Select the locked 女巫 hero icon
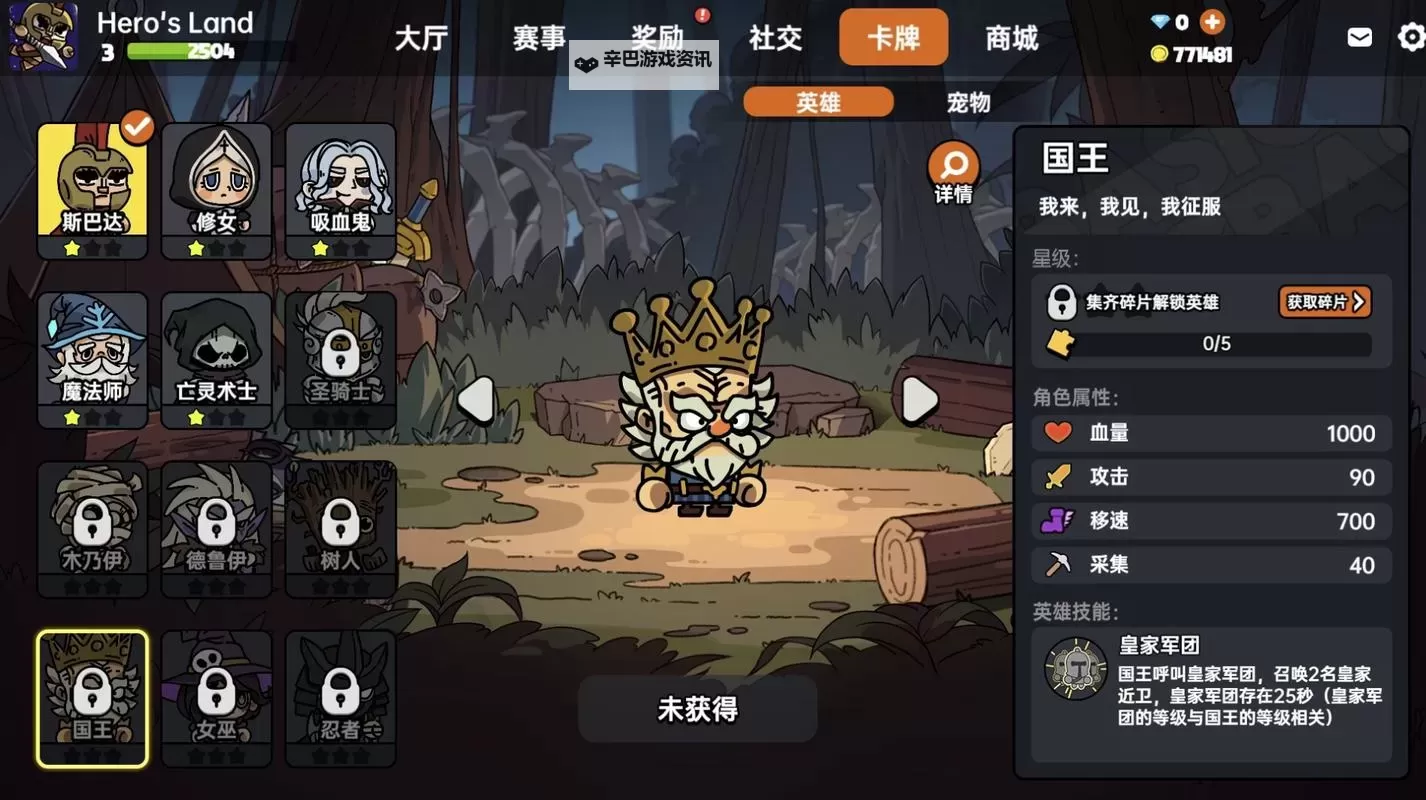The image size is (1426, 800). pos(216,697)
